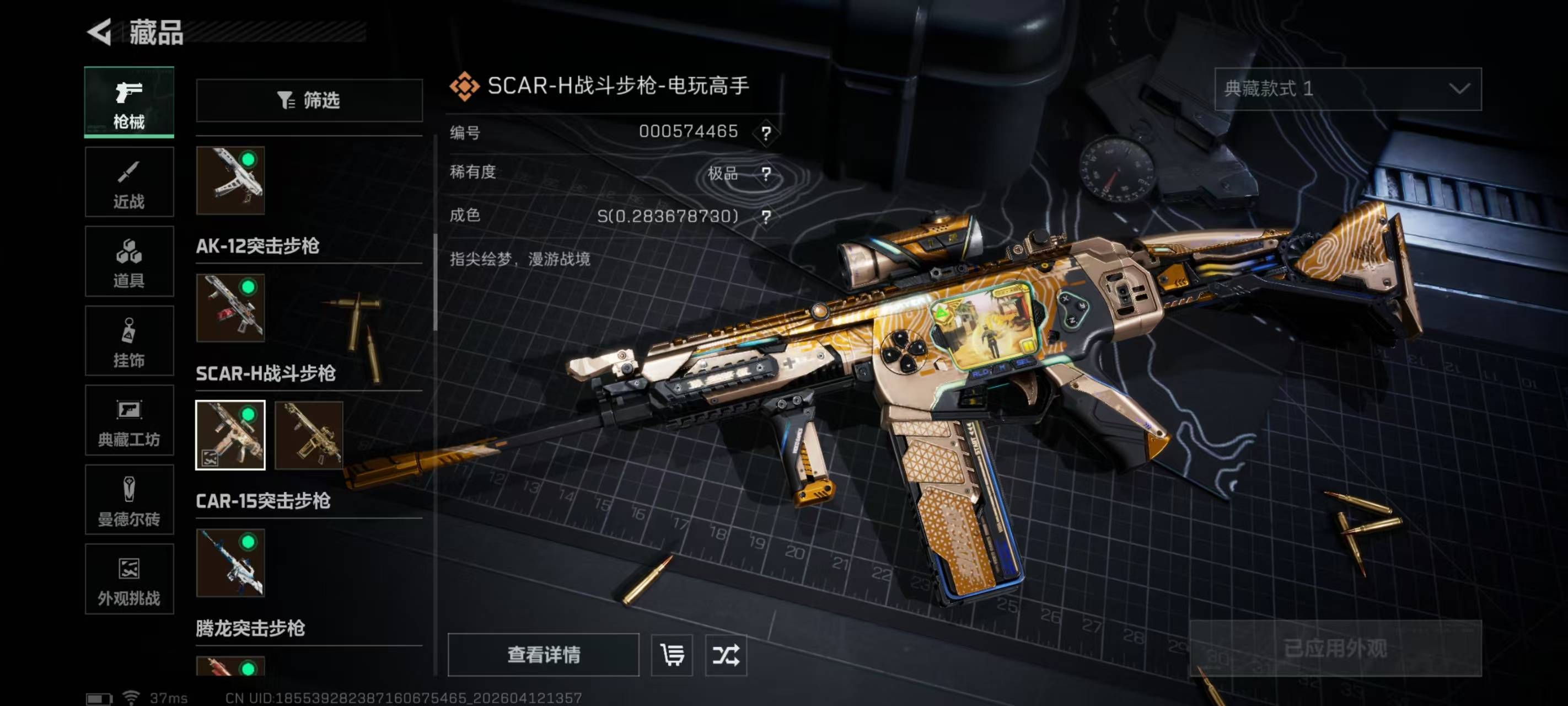Show help for 编号 serial number

[766, 132]
